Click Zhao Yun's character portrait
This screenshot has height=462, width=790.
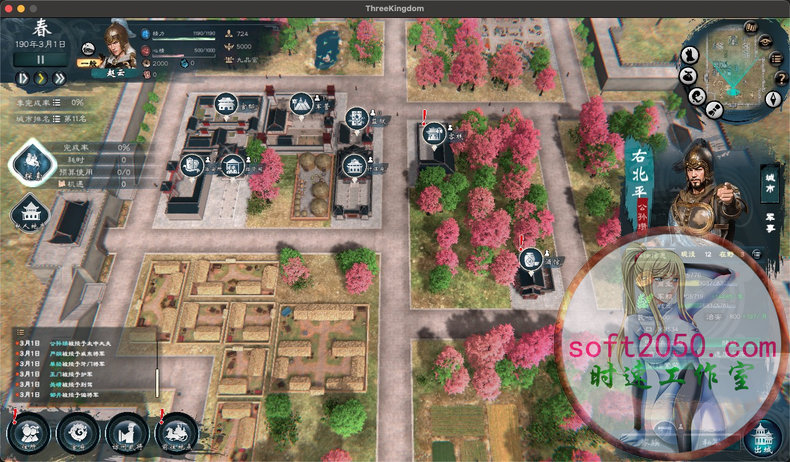pos(119,45)
